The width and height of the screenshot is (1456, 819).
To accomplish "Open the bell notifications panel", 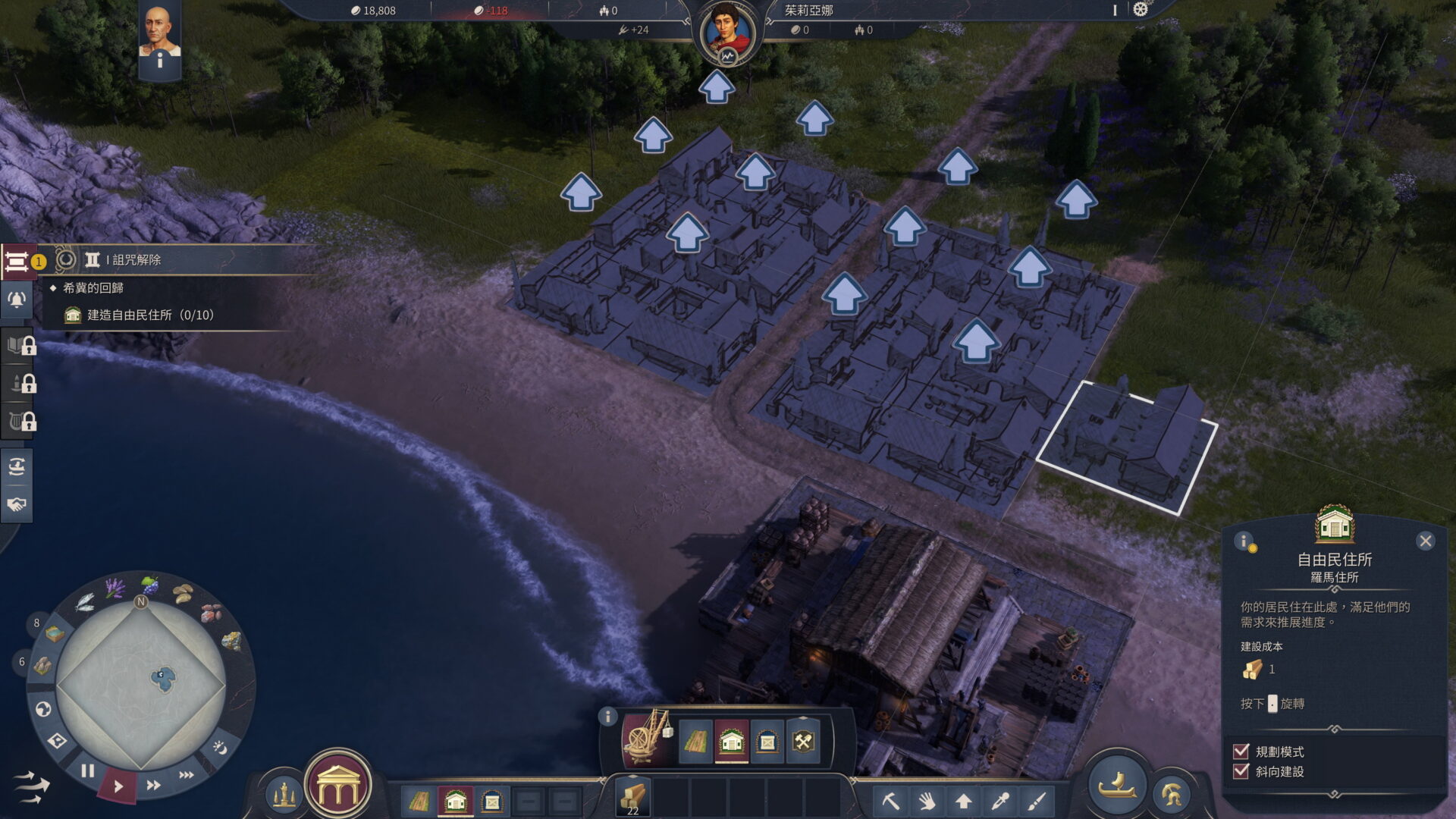I will [17, 300].
